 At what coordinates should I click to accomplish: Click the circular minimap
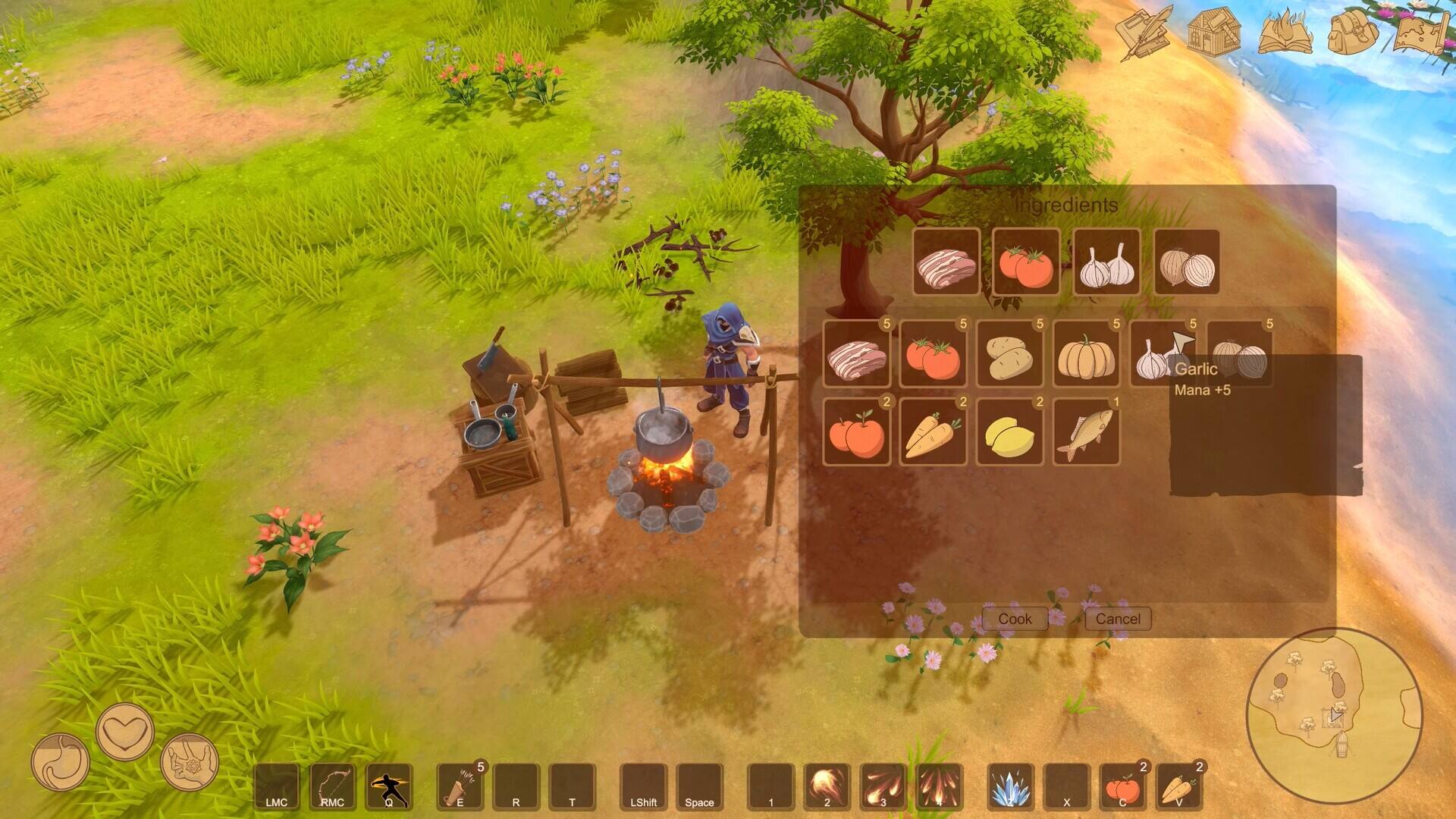coord(1334,716)
